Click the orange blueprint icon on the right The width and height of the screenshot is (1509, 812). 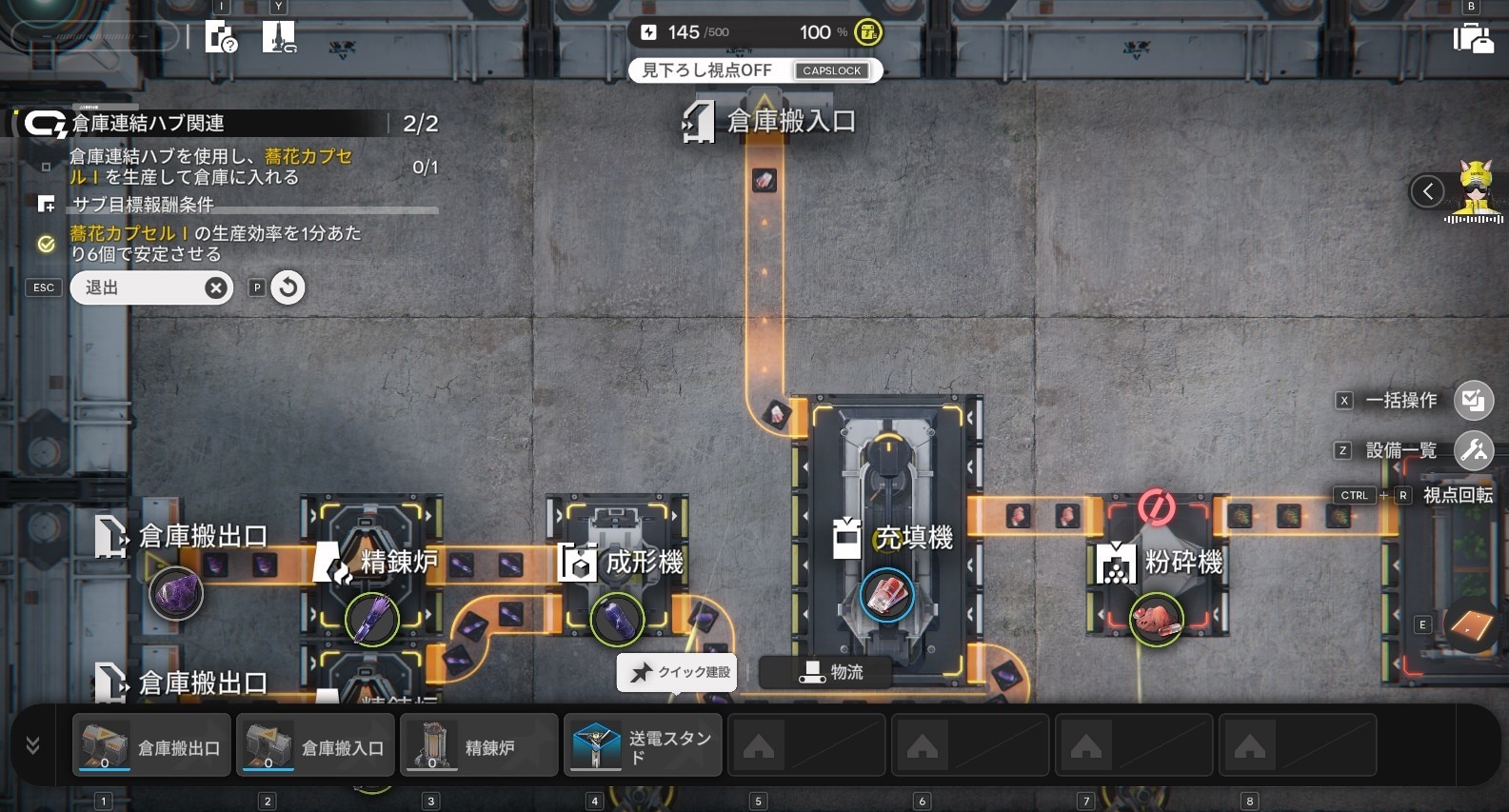1471,624
